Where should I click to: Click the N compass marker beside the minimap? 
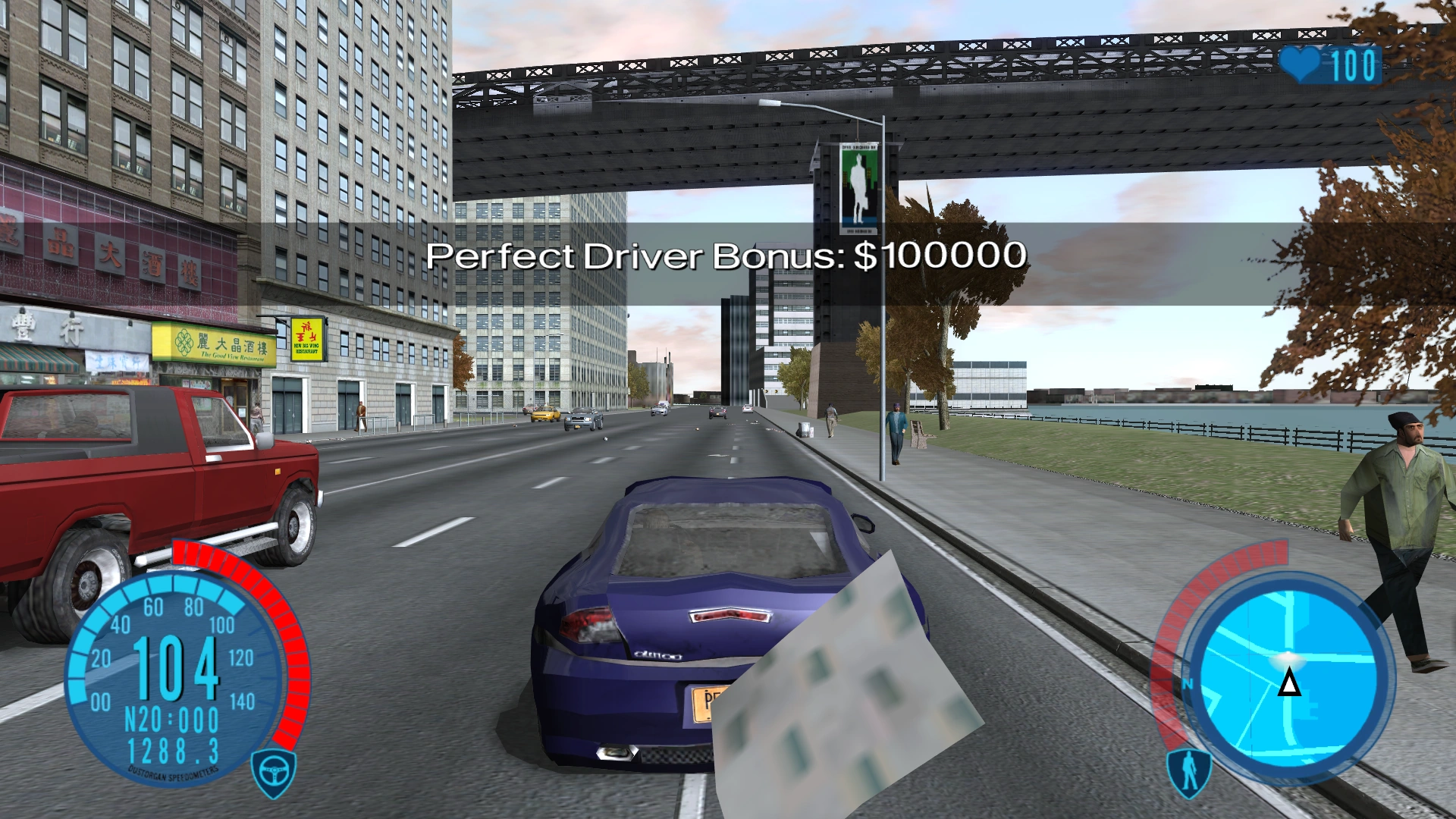coord(1187,682)
